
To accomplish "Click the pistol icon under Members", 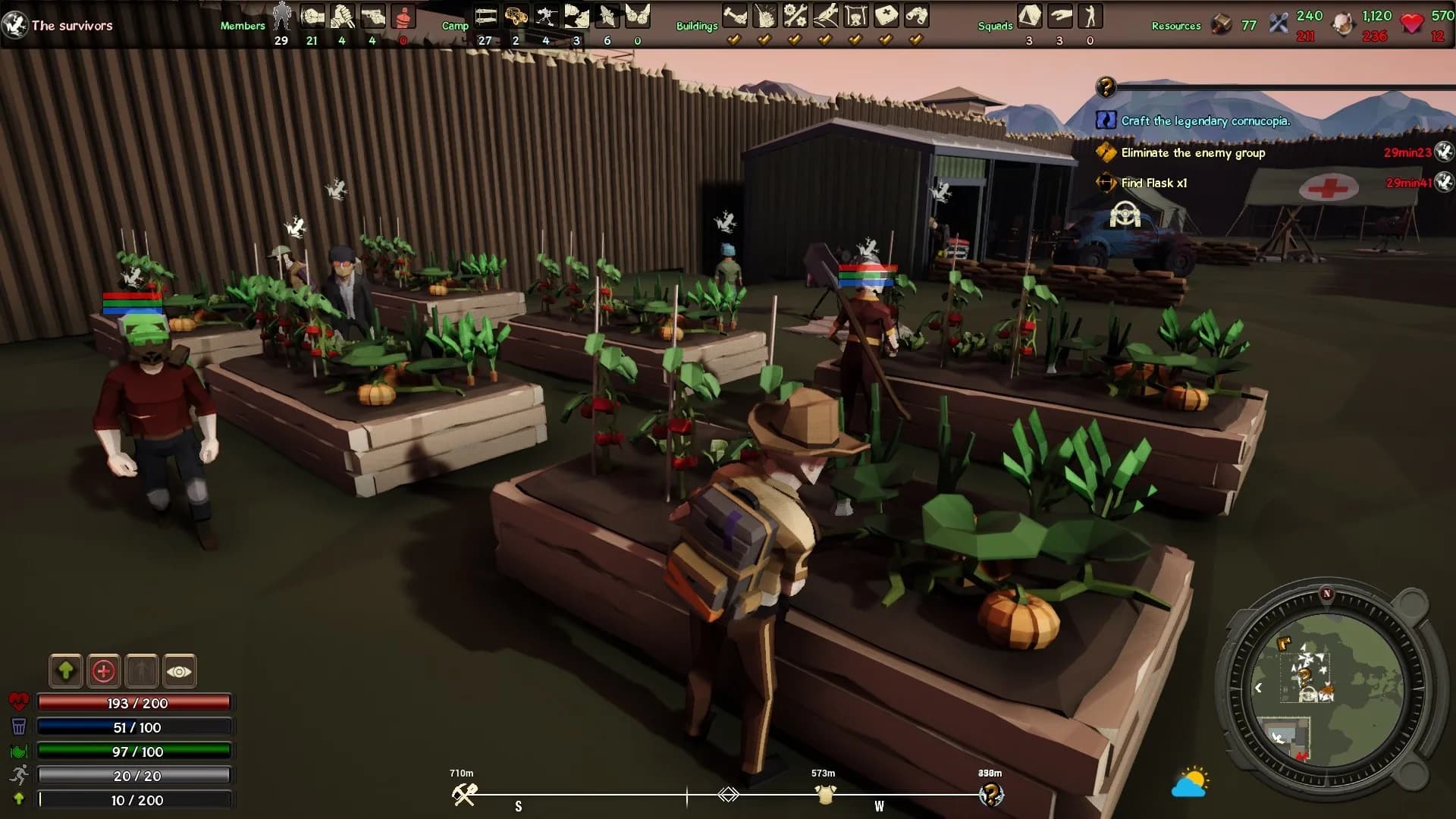I will (x=372, y=15).
